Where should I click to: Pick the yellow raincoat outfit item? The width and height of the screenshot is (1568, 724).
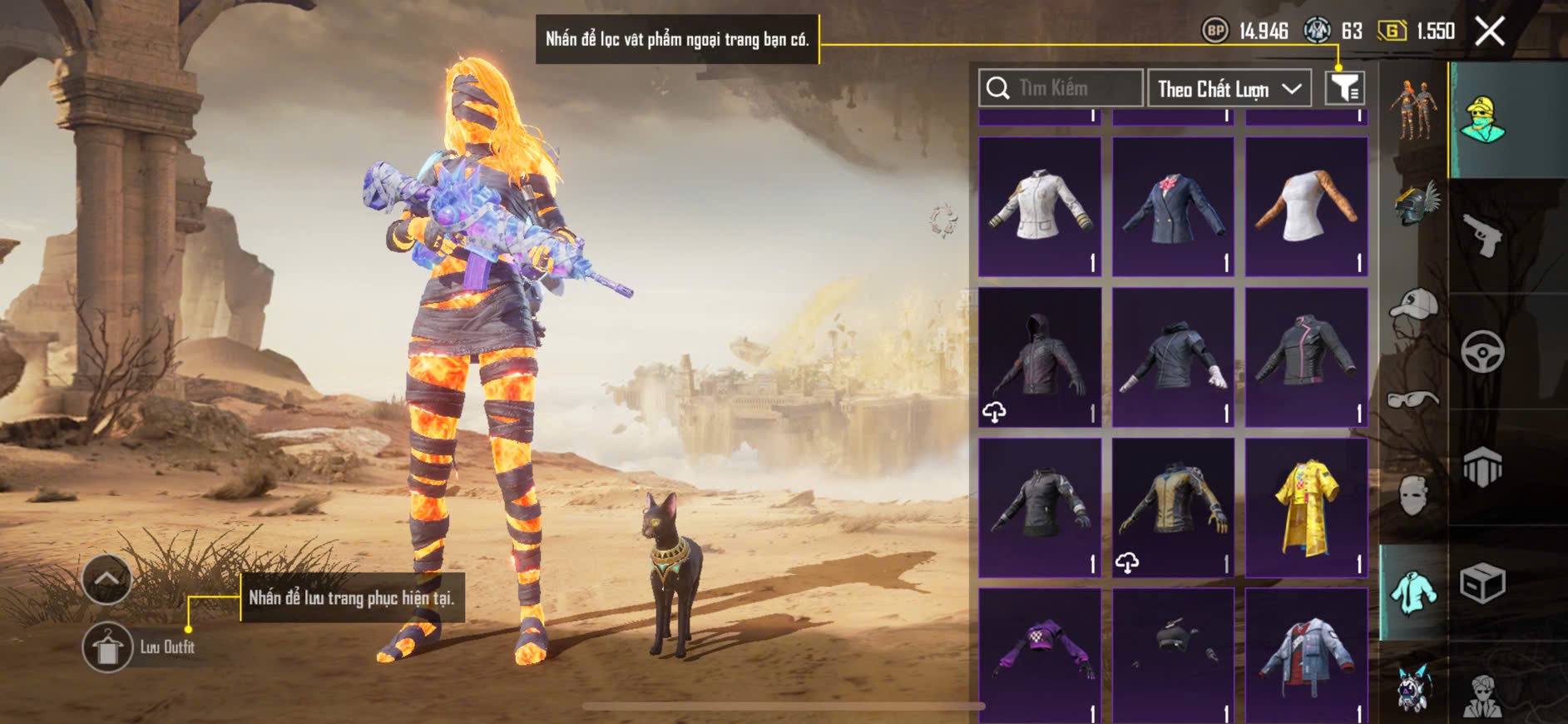[1306, 508]
